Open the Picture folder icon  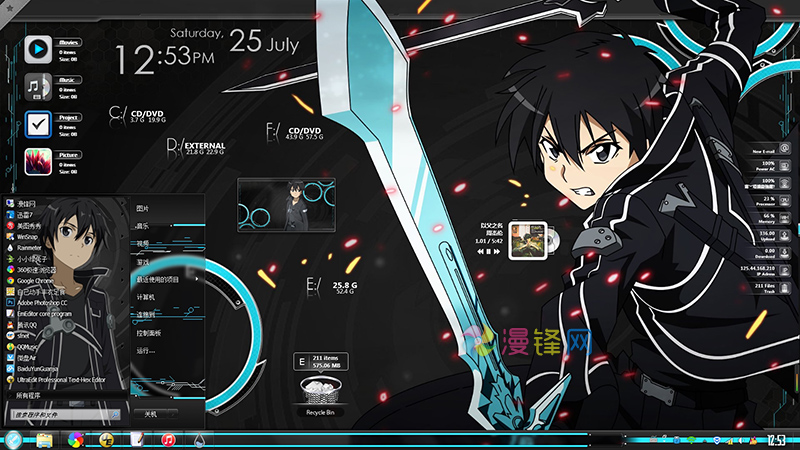38,161
